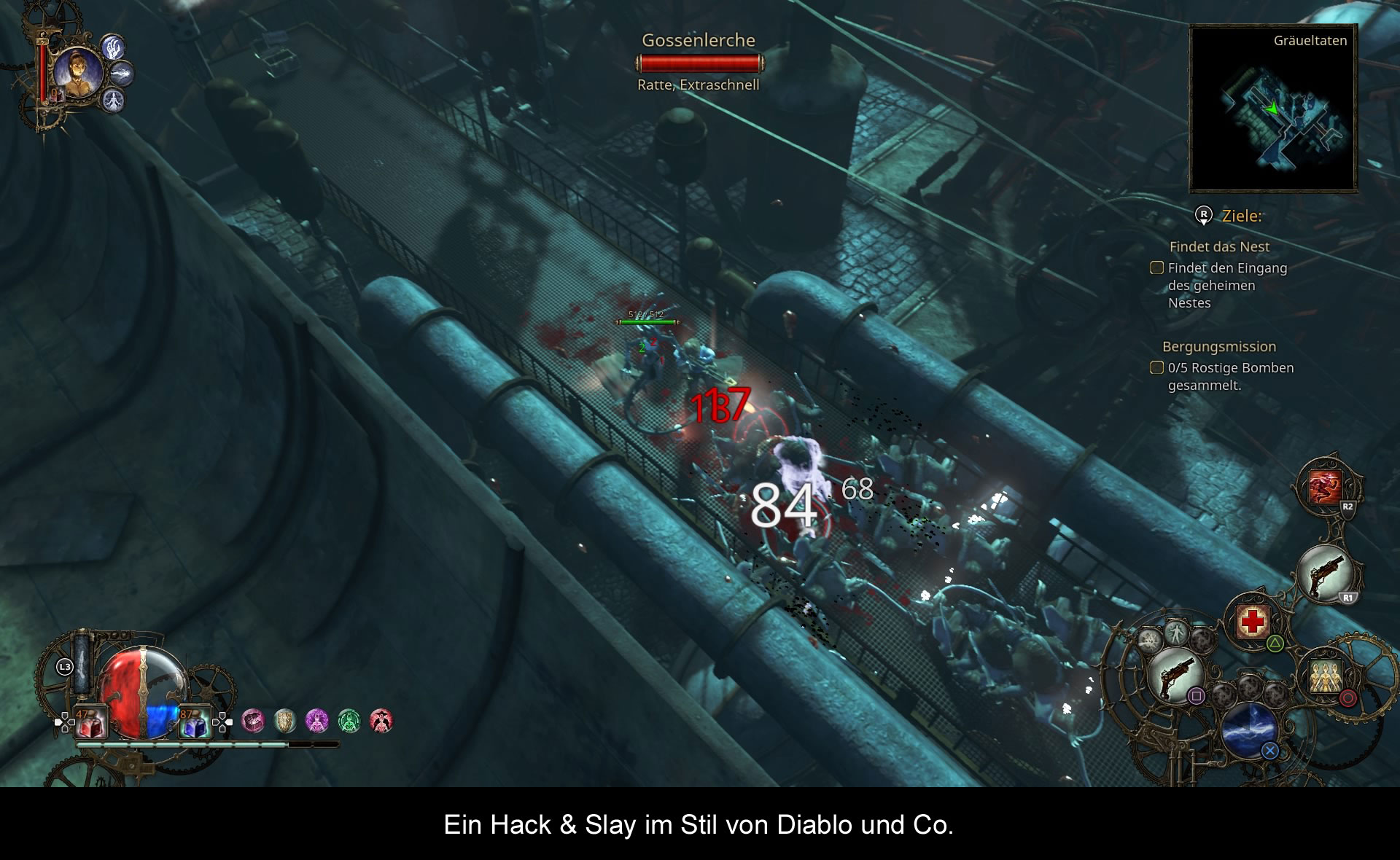Activate the companion's lightning streak icon
1400x860 pixels.
point(122,74)
